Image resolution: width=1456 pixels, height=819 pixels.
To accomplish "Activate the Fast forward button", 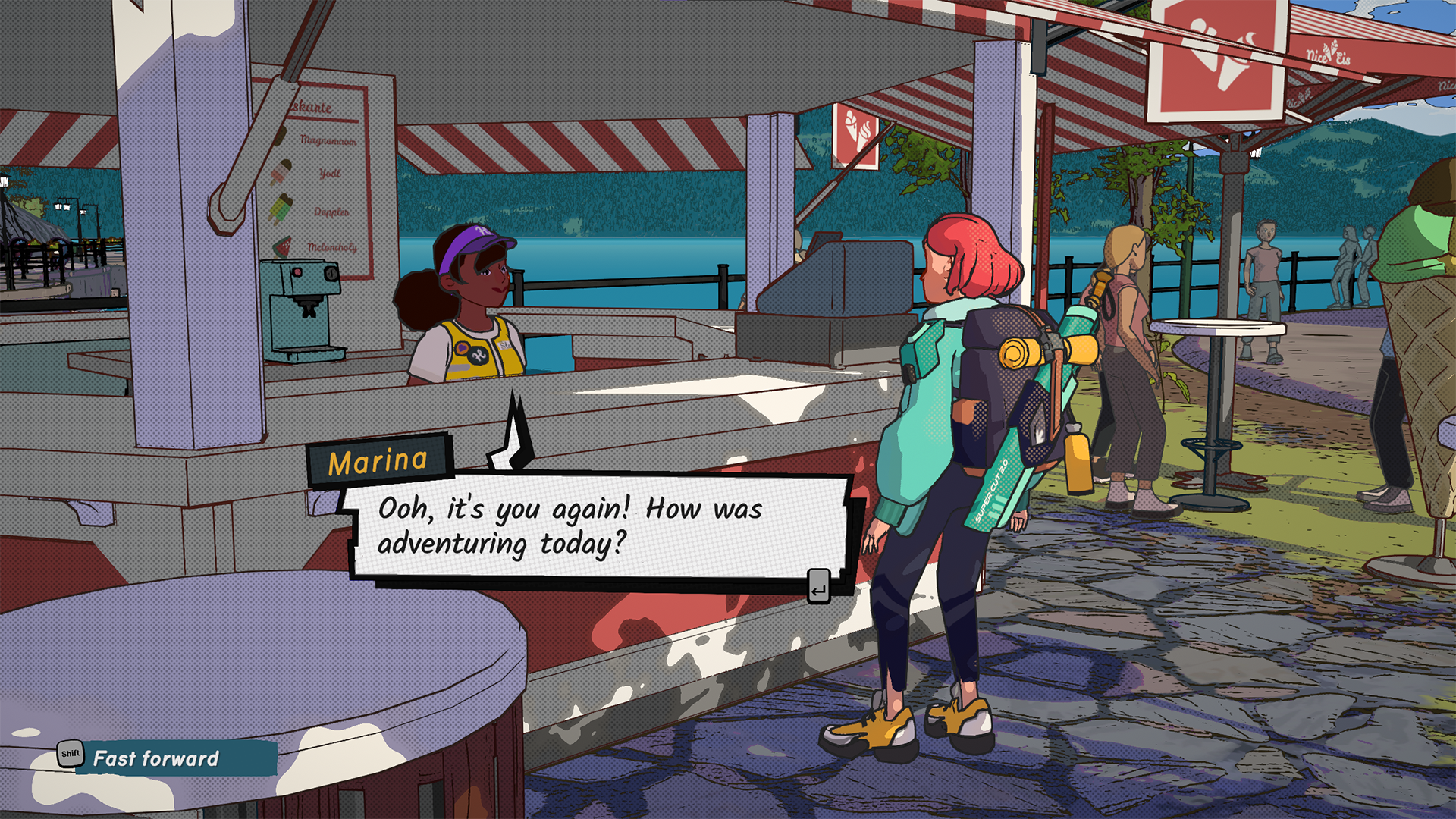I will coord(155,758).
